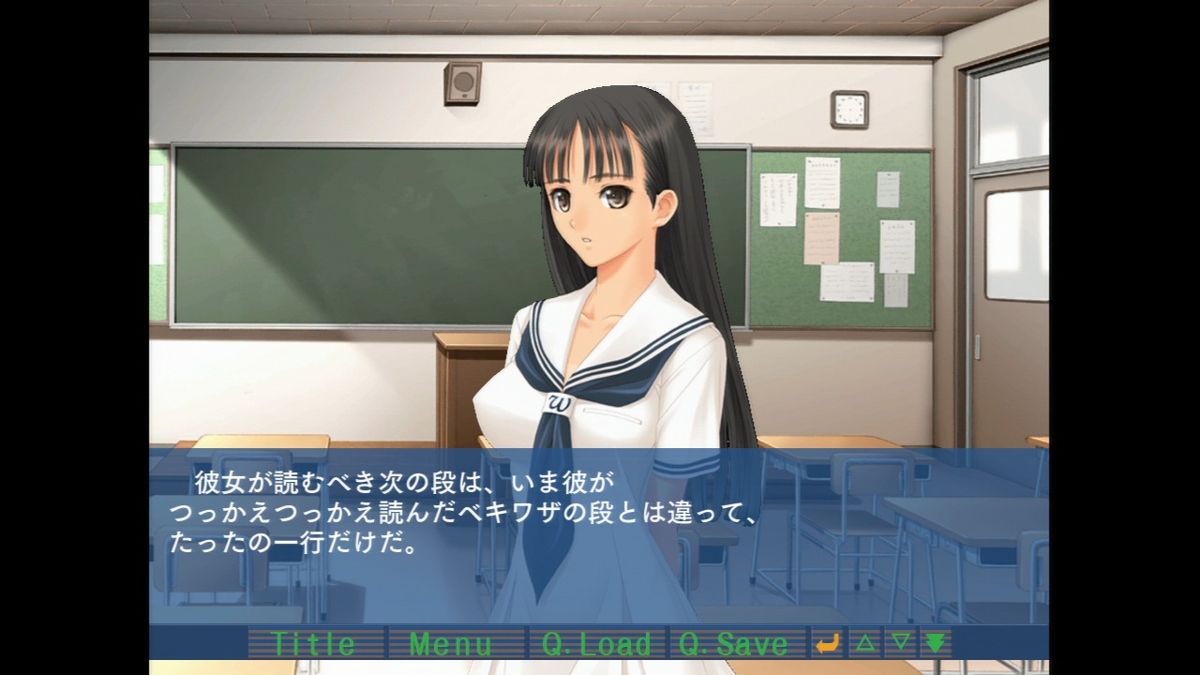
Task: Activate the solid double-down skip arrow
Action: pos(936,643)
